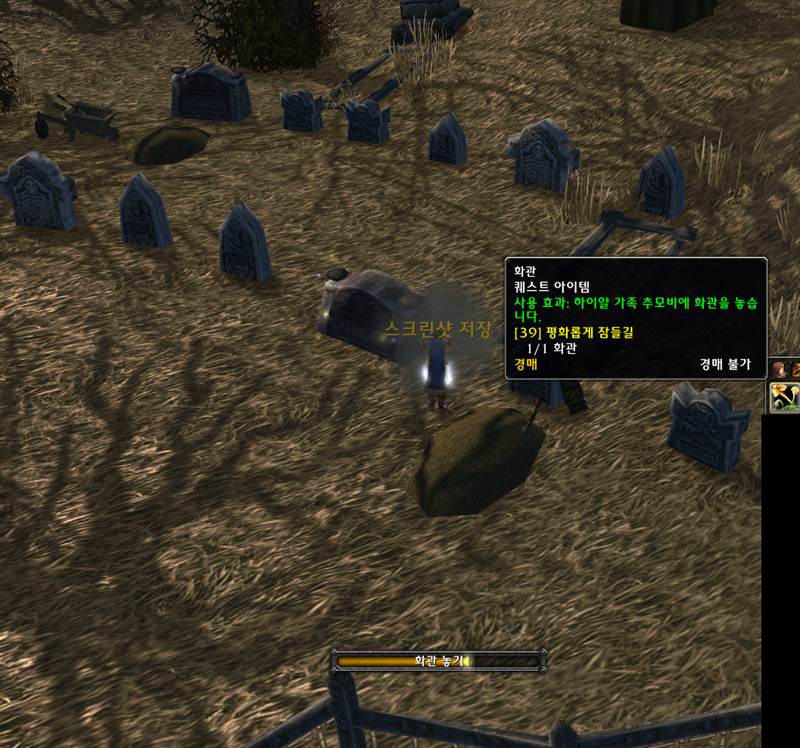Click the brown-haired character portrait icon
This screenshot has height=748, width=800.
click(778, 369)
